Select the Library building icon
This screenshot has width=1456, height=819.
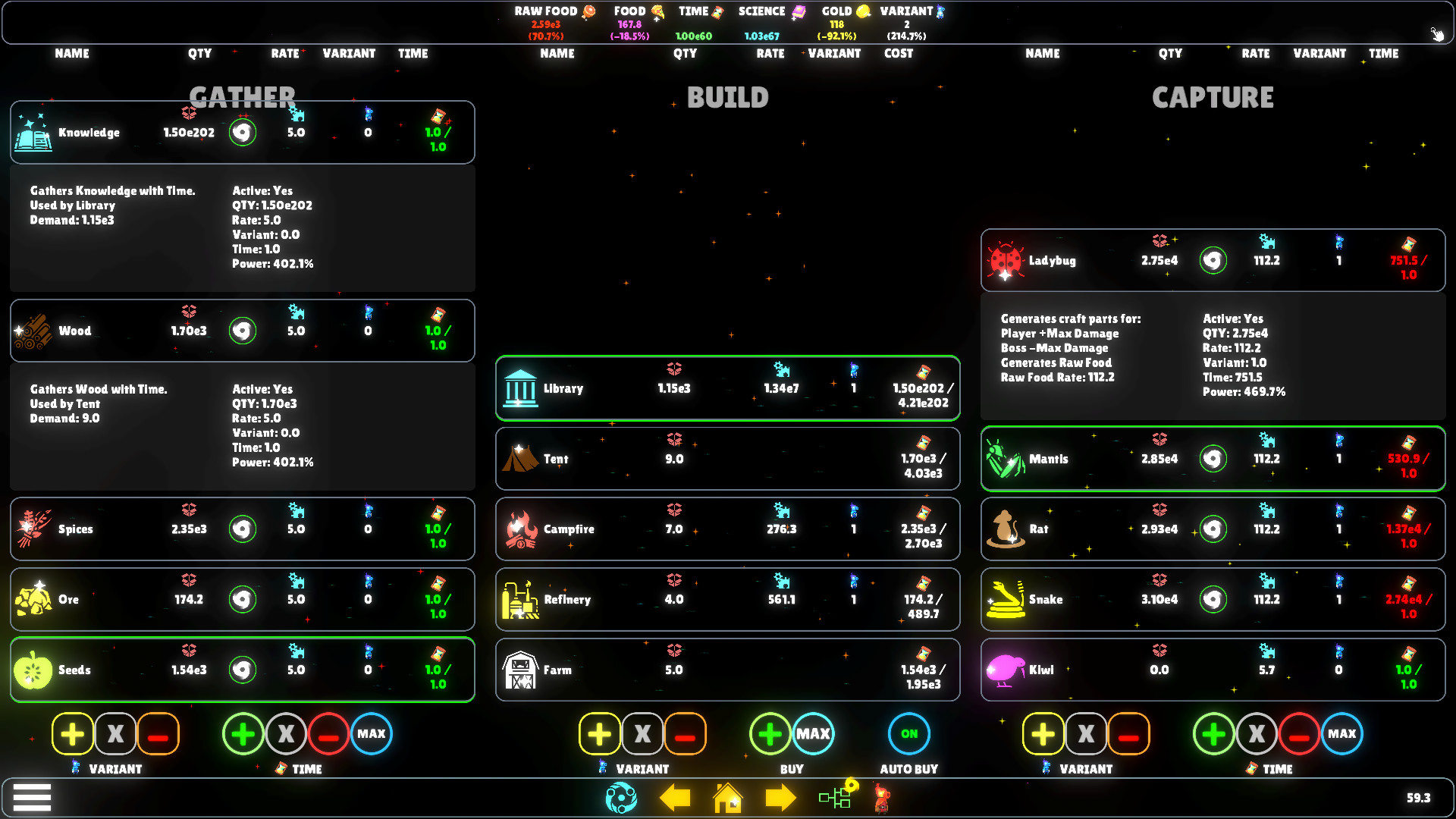520,388
